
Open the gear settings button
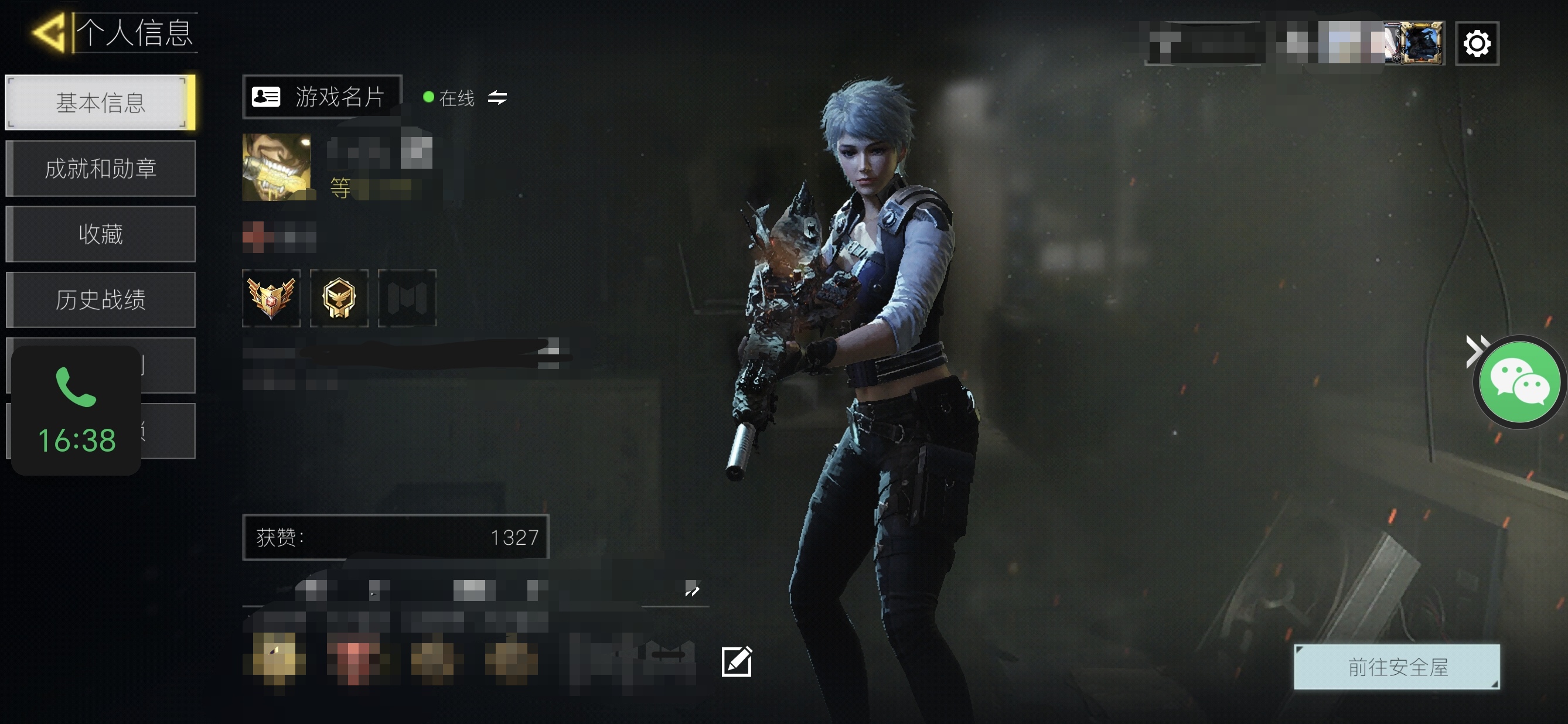[1477, 43]
